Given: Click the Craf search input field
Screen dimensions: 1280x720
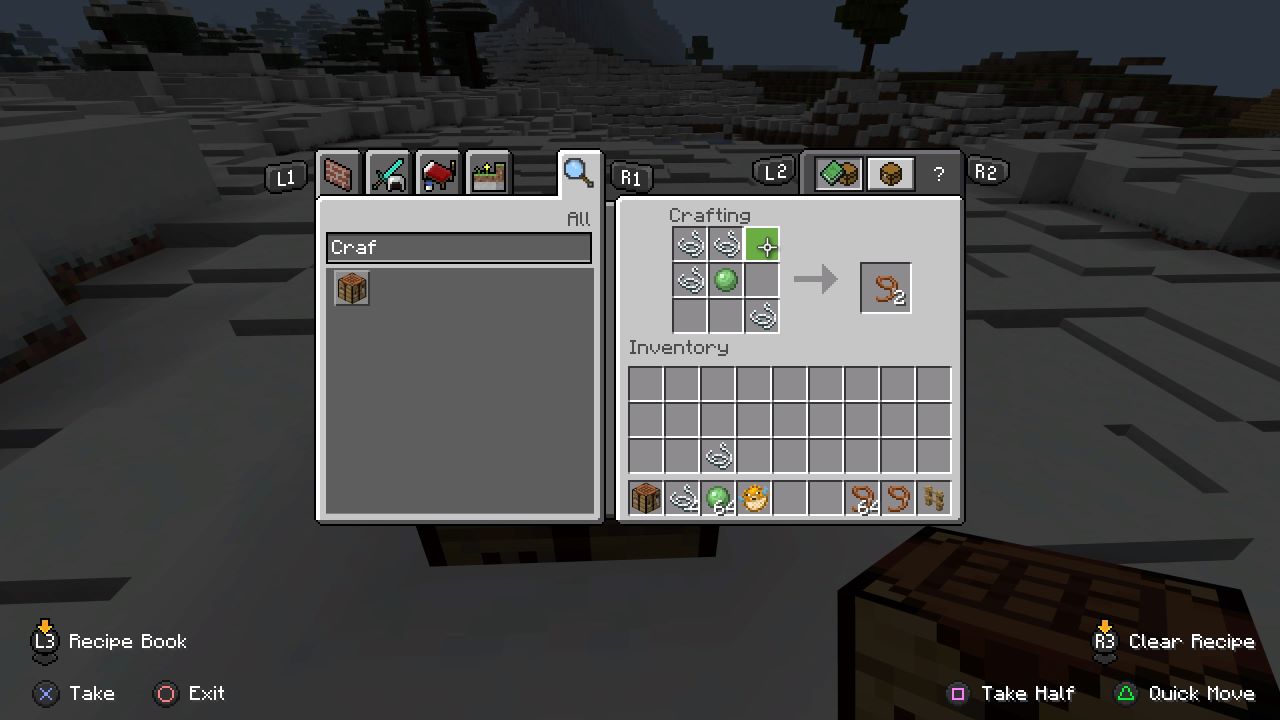Looking at the screenshot, I should click(x=458, y=247).
